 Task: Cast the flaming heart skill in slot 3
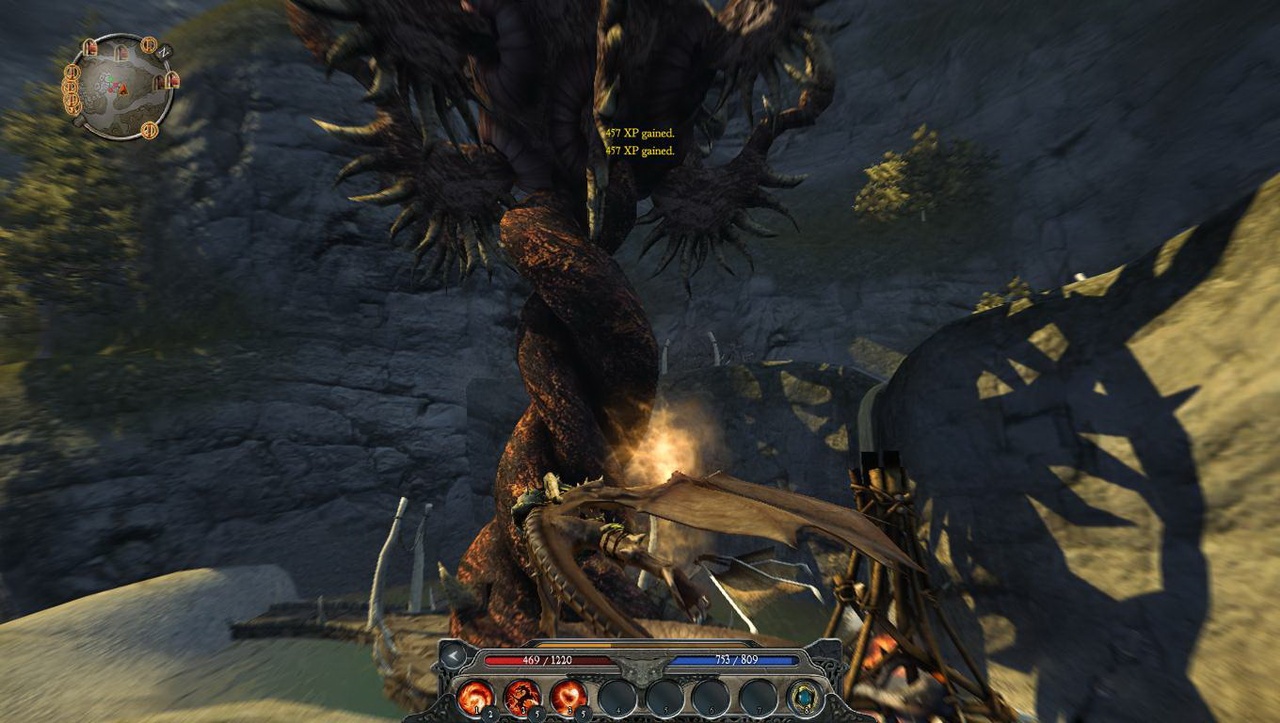(568, 696)
